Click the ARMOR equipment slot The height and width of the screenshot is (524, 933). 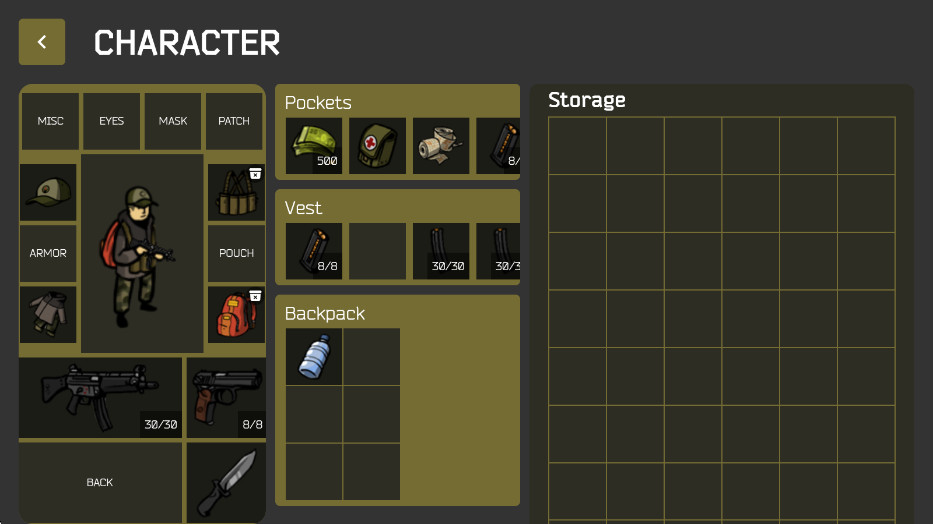pos(48,253)
